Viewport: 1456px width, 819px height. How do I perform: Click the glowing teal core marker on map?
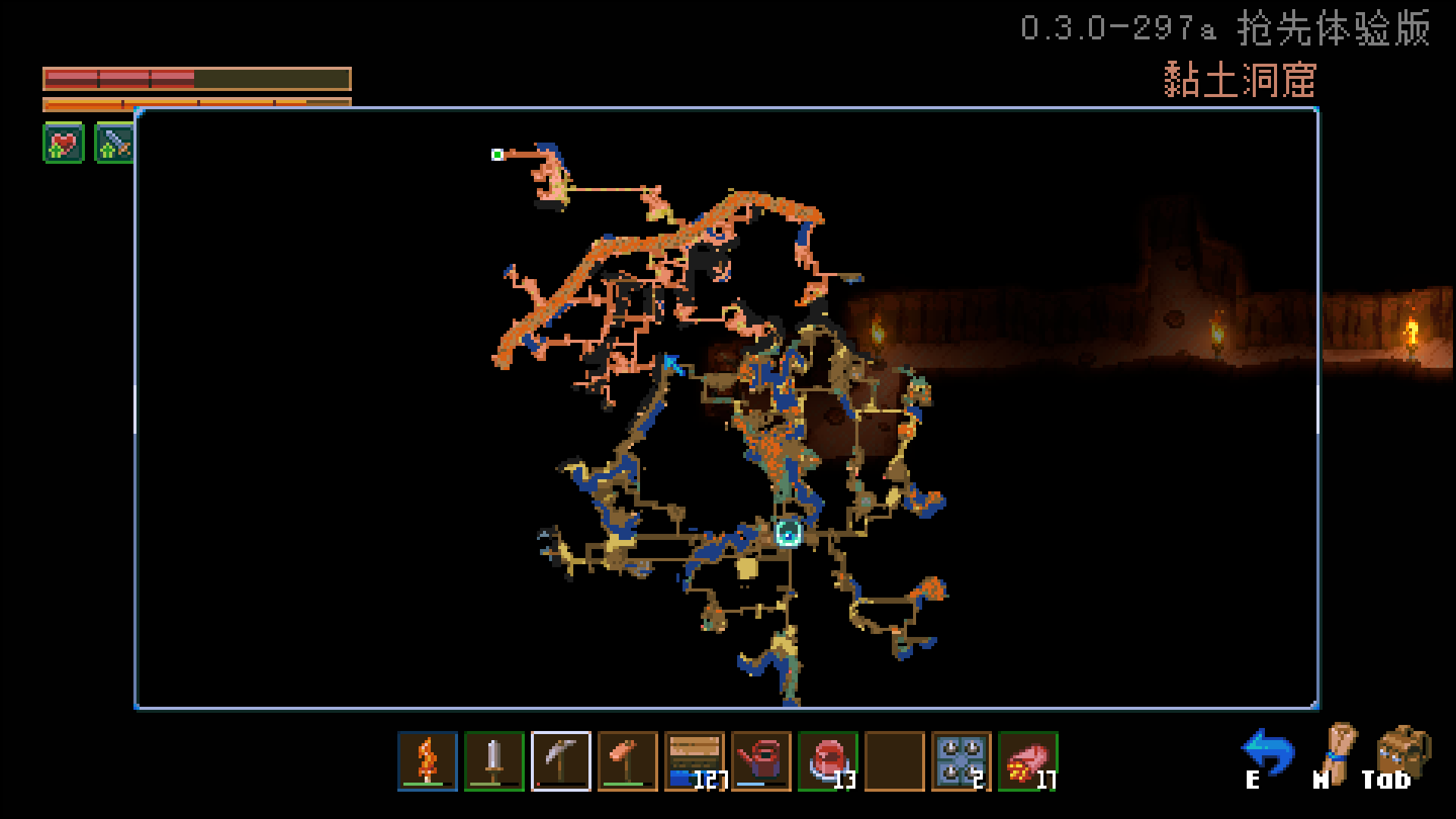tap(788, 533)
